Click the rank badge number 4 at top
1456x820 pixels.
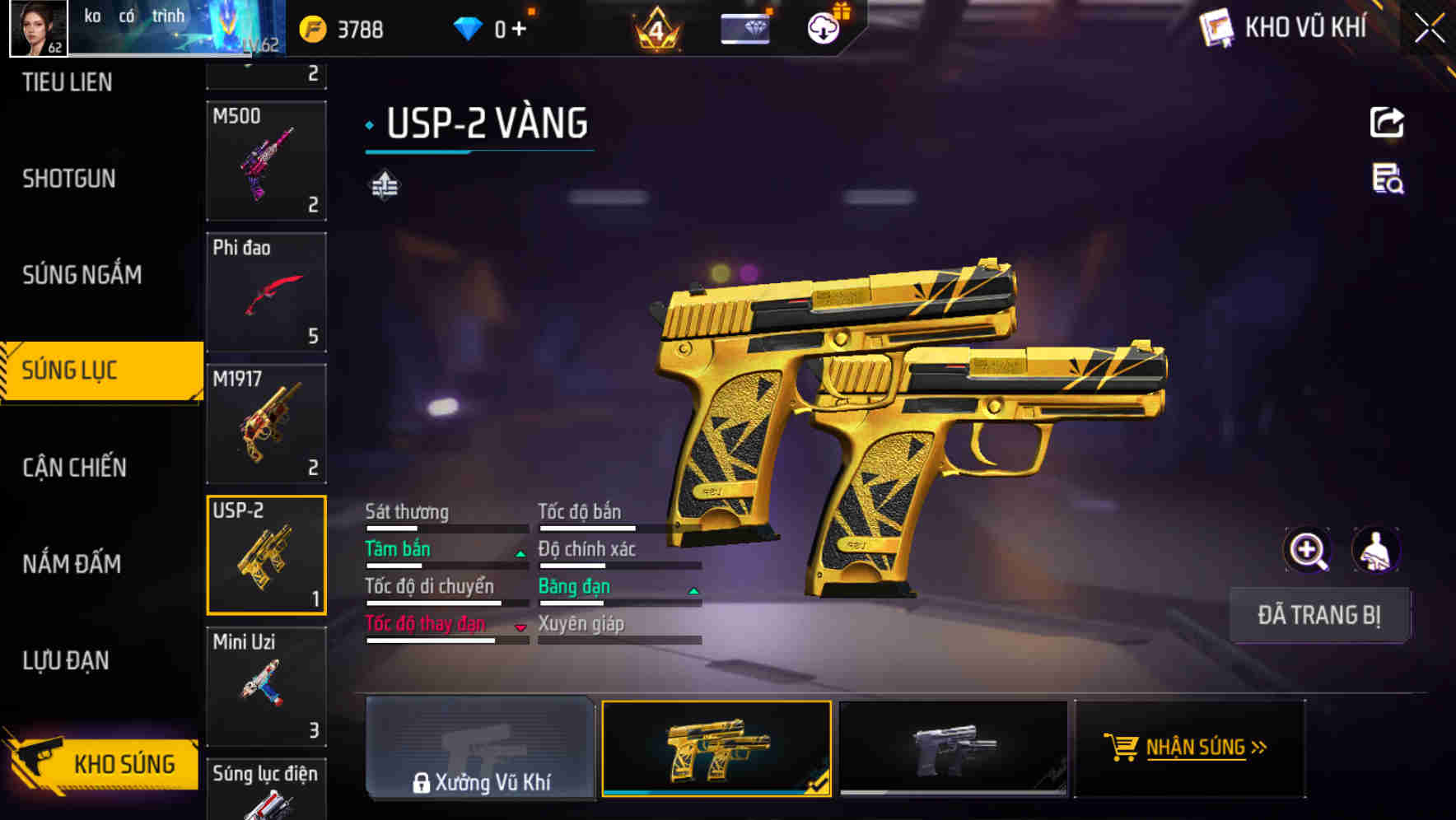pos(656,29)
